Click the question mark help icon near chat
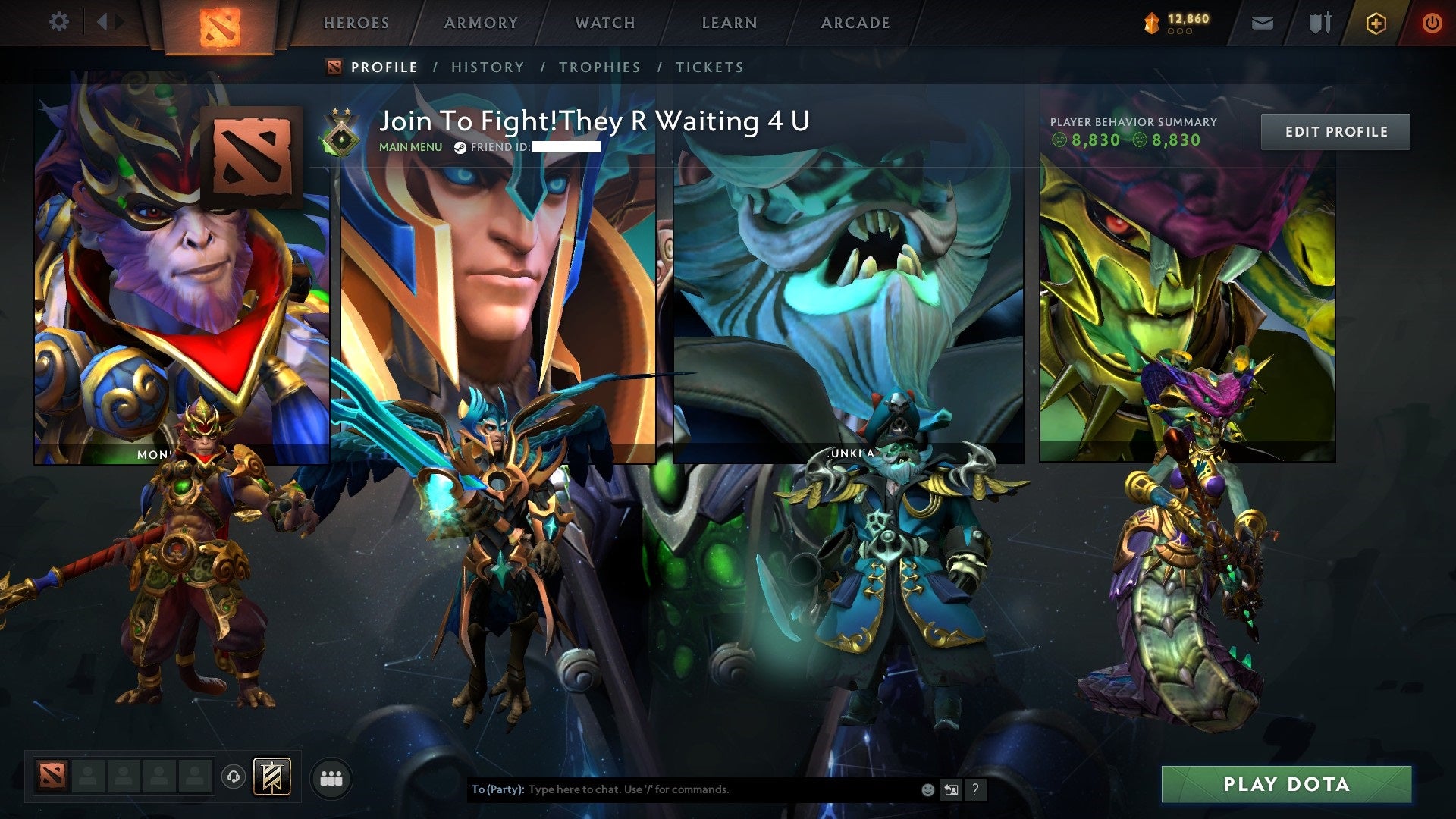This screenshot has height=819, width=1456. tap(975, 789)
